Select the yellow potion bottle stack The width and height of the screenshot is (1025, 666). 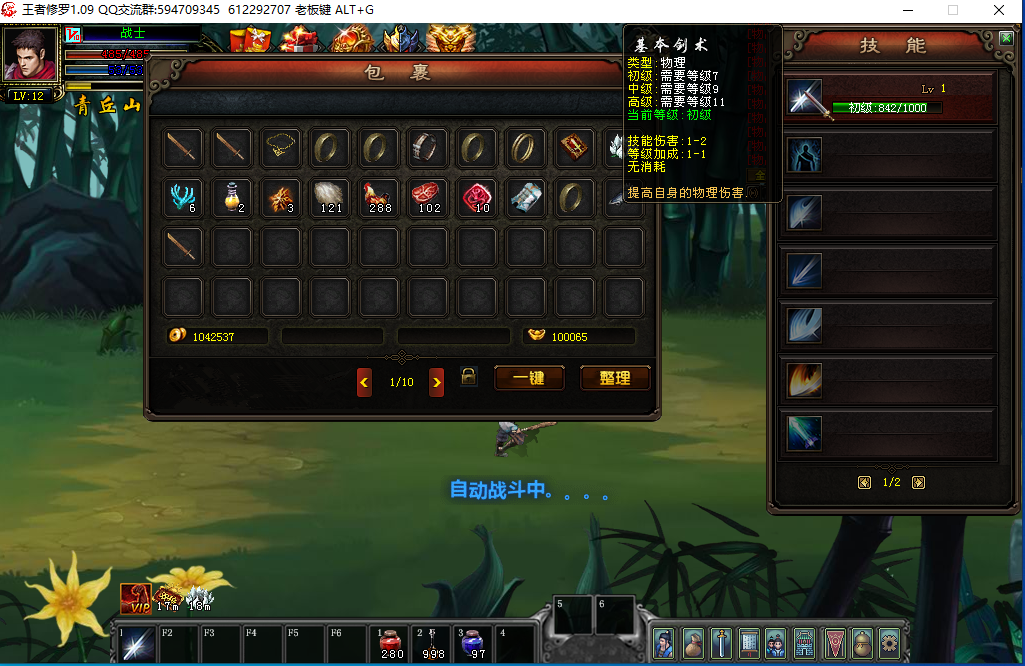tap(233, 197)
